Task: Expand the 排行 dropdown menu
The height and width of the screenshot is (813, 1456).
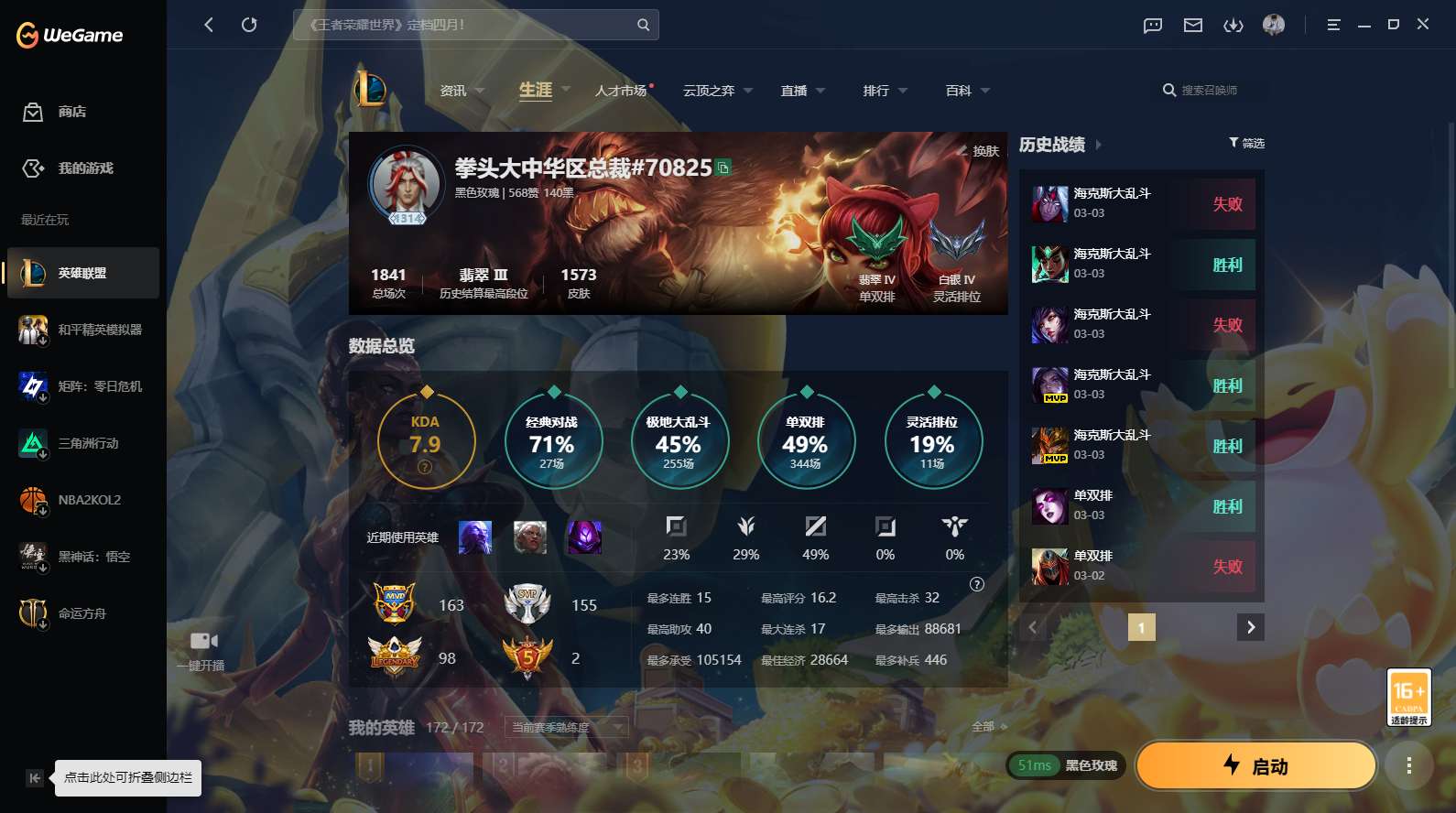Action: (883, 90)
